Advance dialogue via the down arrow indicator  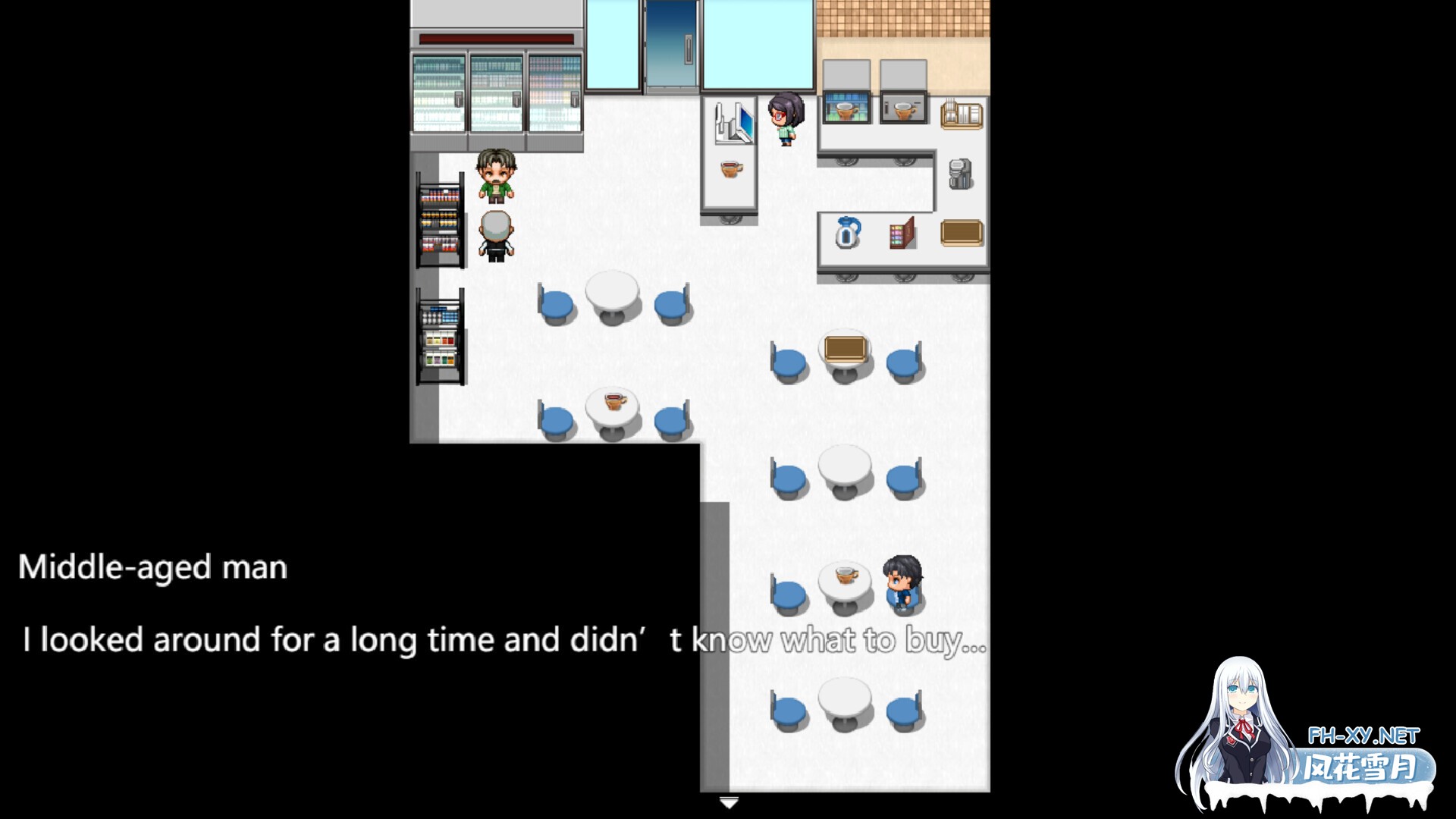pos(730,801)
